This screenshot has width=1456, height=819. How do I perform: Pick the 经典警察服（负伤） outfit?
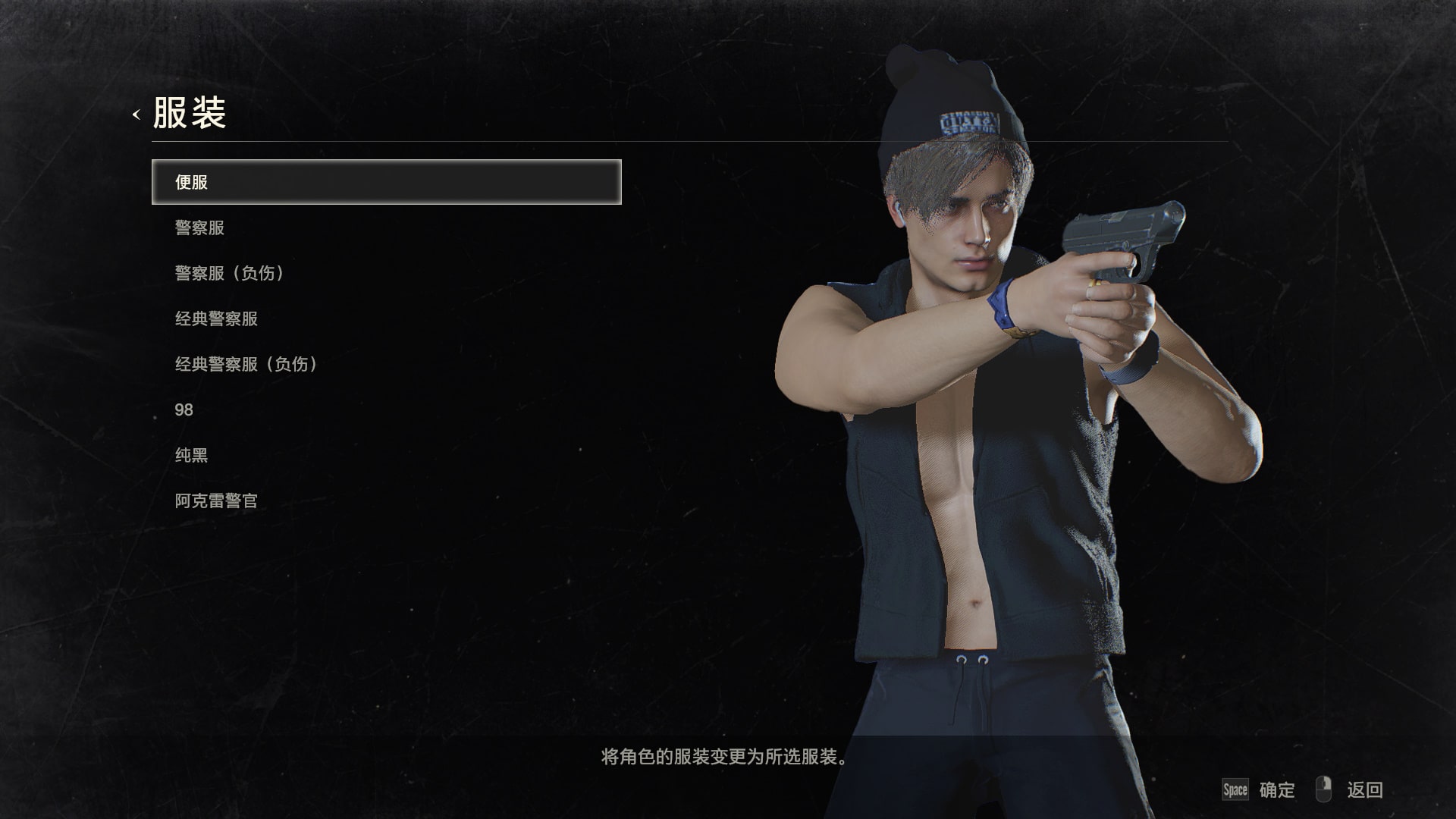click(x=244, y=364)
